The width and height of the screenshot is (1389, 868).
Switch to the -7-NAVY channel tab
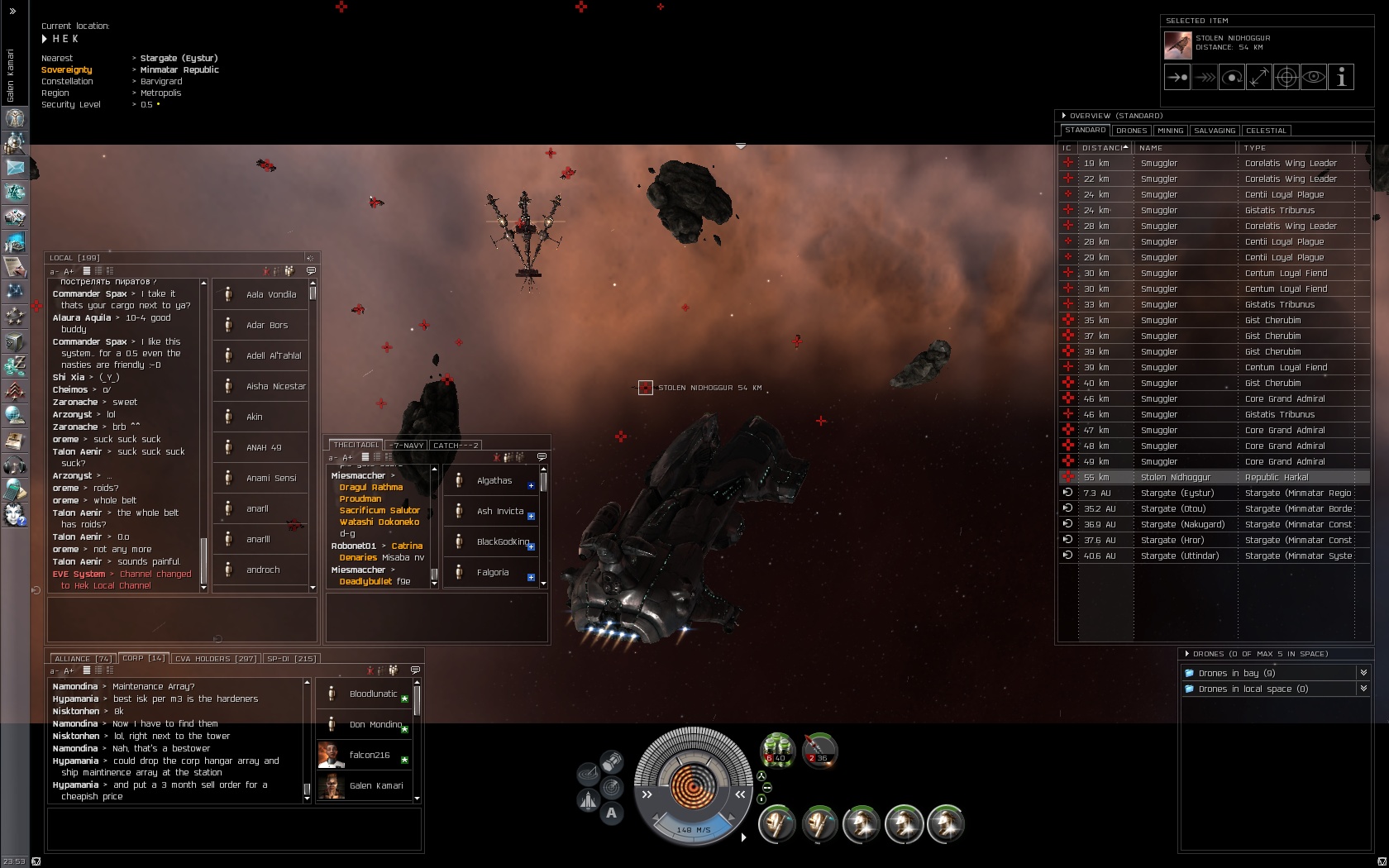point(407,446)
